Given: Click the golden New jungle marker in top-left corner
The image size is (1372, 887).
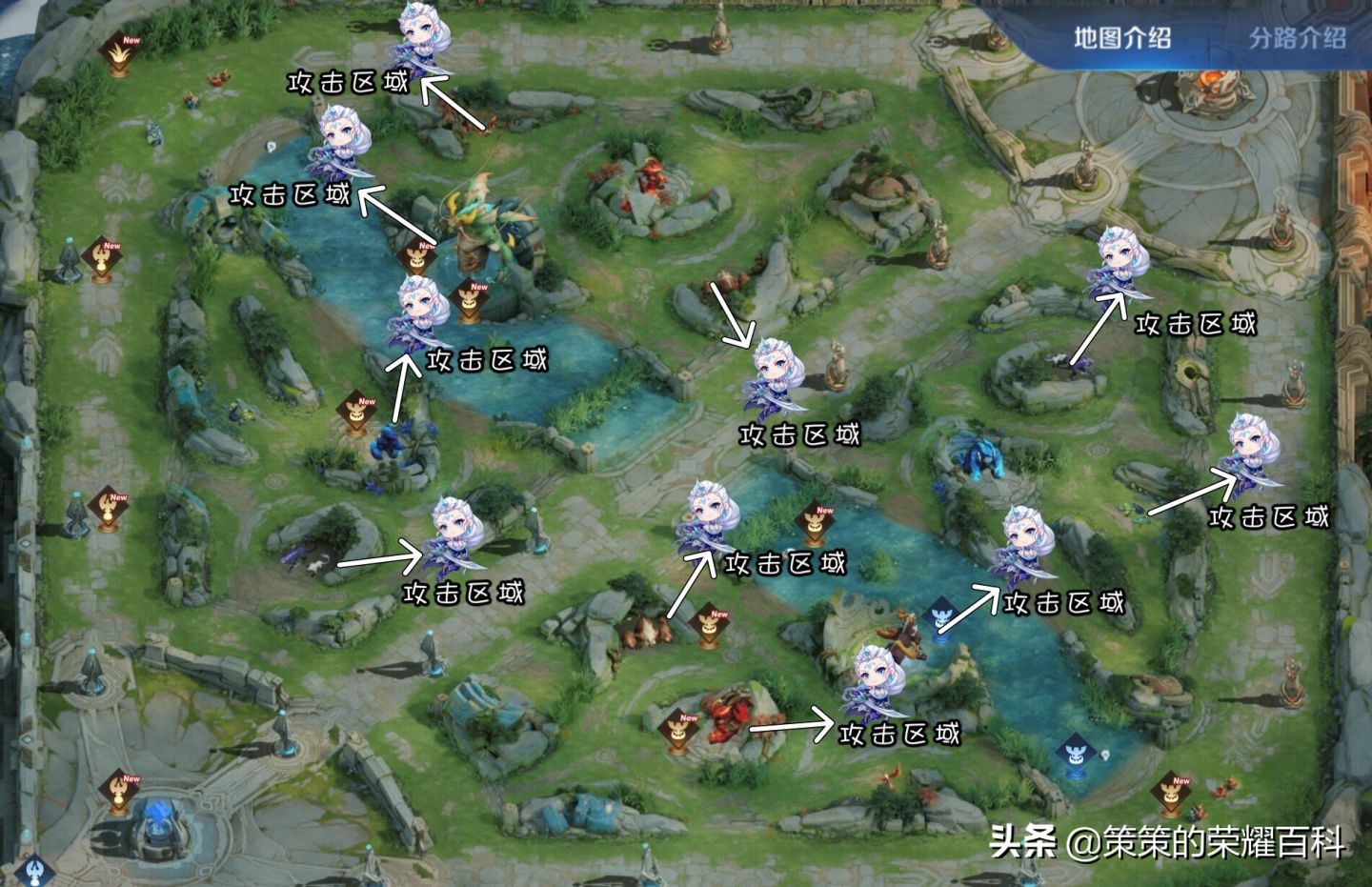Looking at the screenshot, I should click(x=119, y=52).
